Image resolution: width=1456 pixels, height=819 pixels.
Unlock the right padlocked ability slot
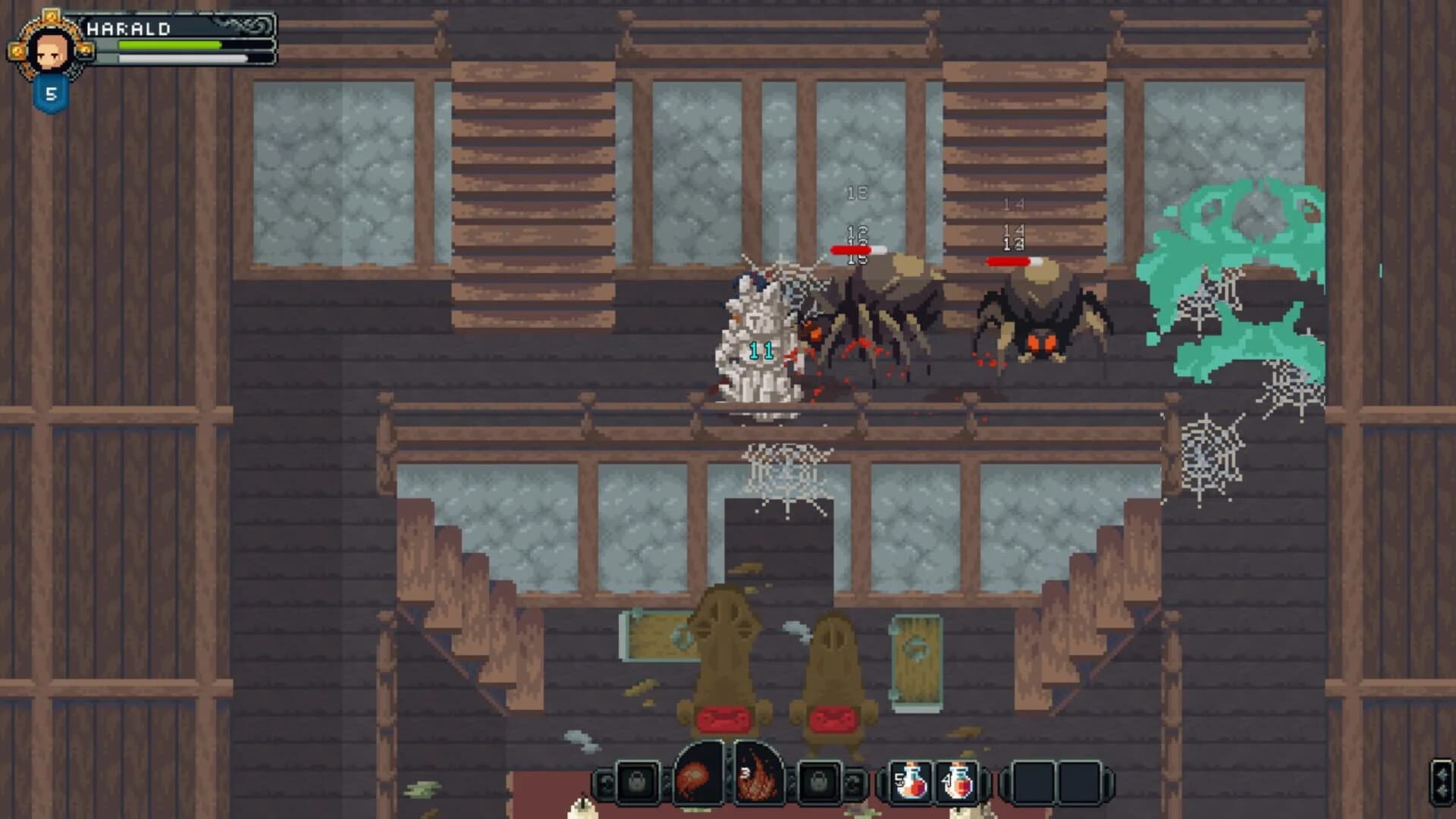817,781
